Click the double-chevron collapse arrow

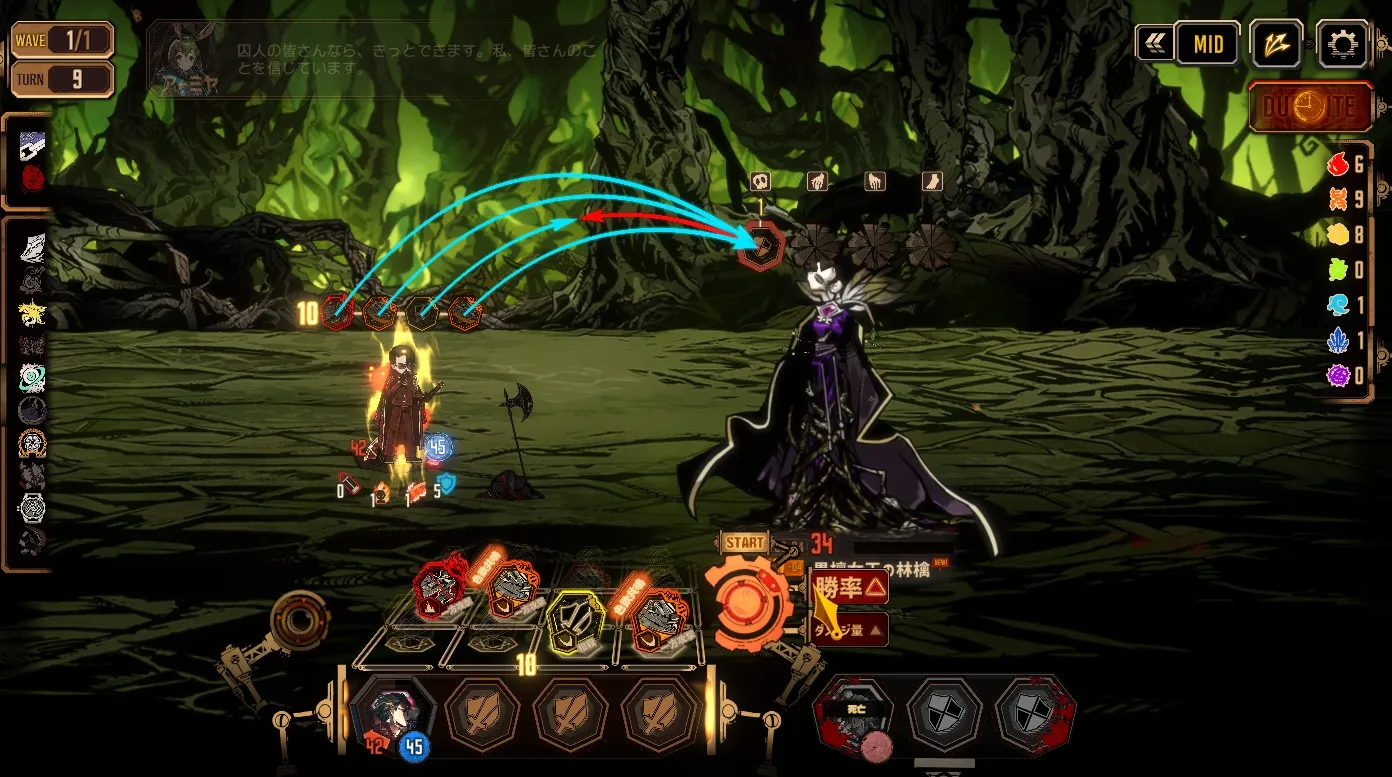[1155, 44]
